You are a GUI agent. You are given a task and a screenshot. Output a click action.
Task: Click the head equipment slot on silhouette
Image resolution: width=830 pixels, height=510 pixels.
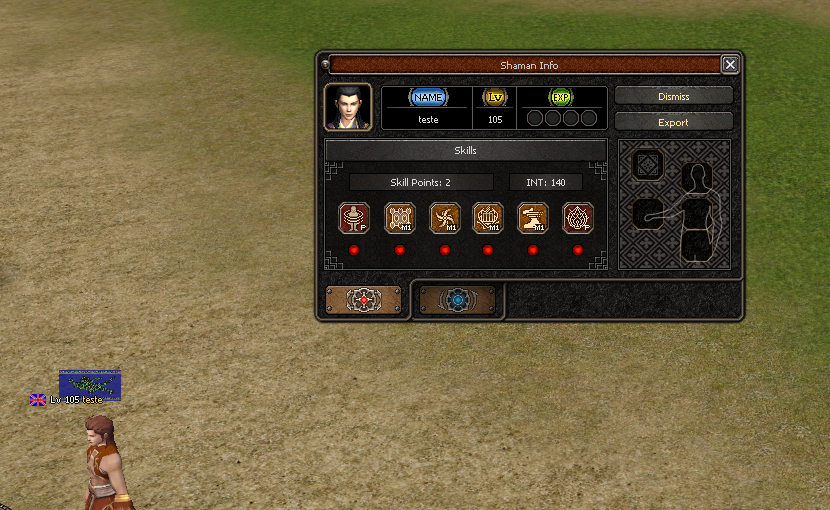pos(696,179)
